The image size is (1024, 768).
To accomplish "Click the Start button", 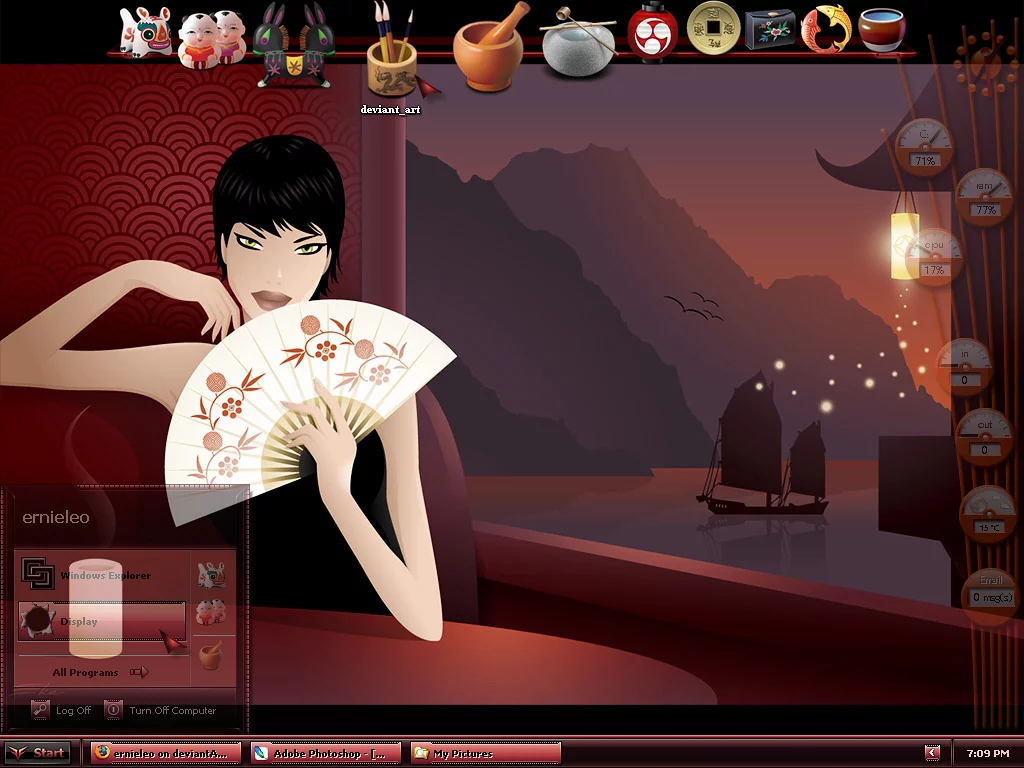I will click(38, 753).
